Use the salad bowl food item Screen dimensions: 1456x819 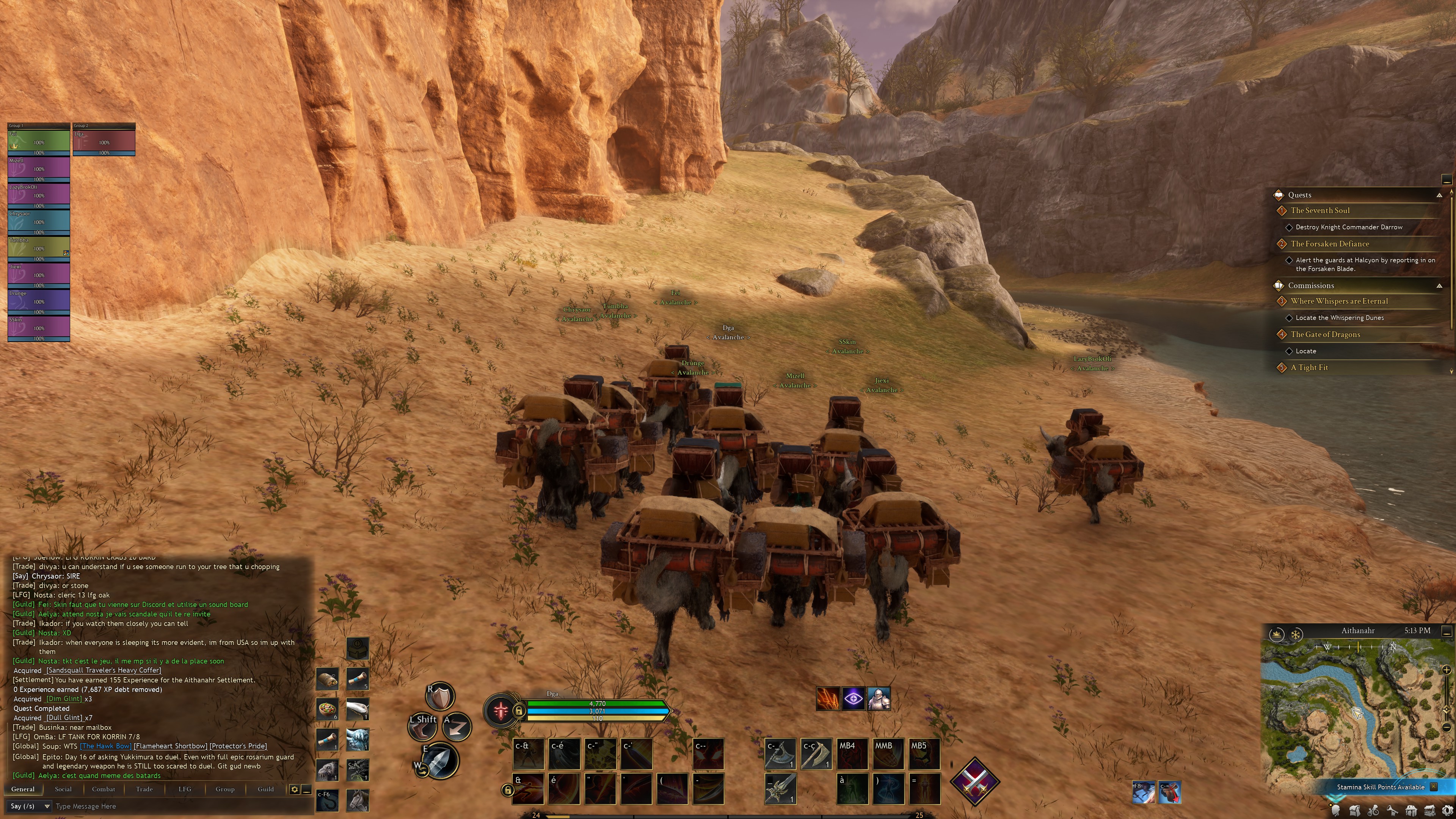tap(327, 709)
